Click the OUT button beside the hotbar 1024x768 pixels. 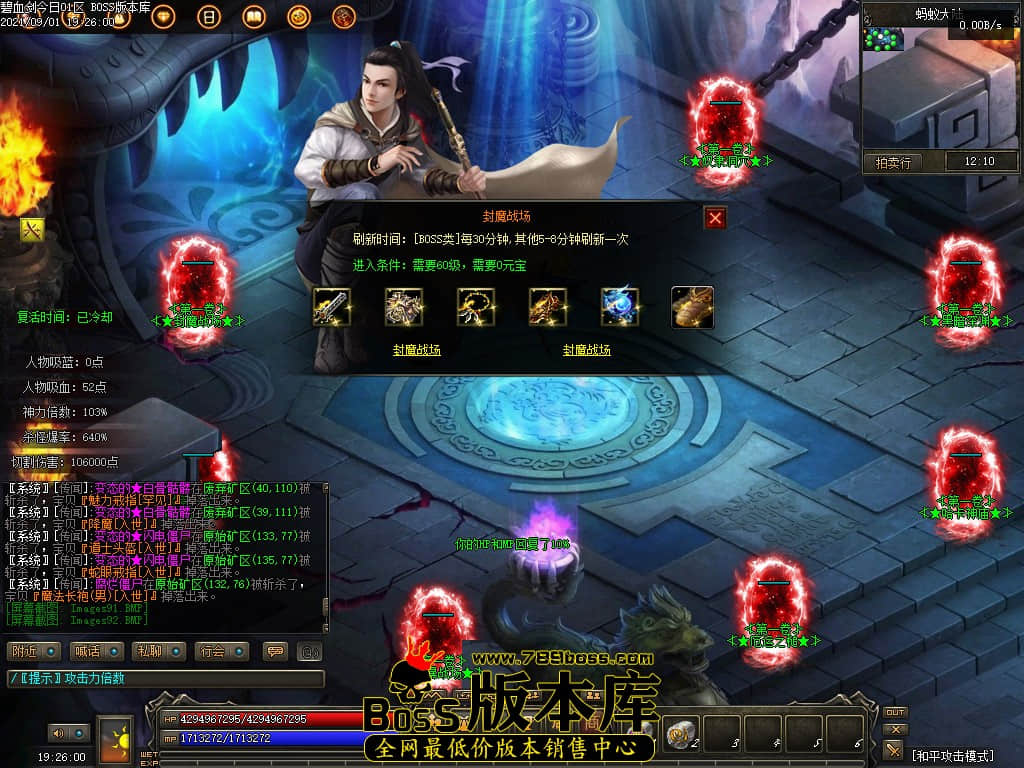pyautogui.click(x=895, y=712)
